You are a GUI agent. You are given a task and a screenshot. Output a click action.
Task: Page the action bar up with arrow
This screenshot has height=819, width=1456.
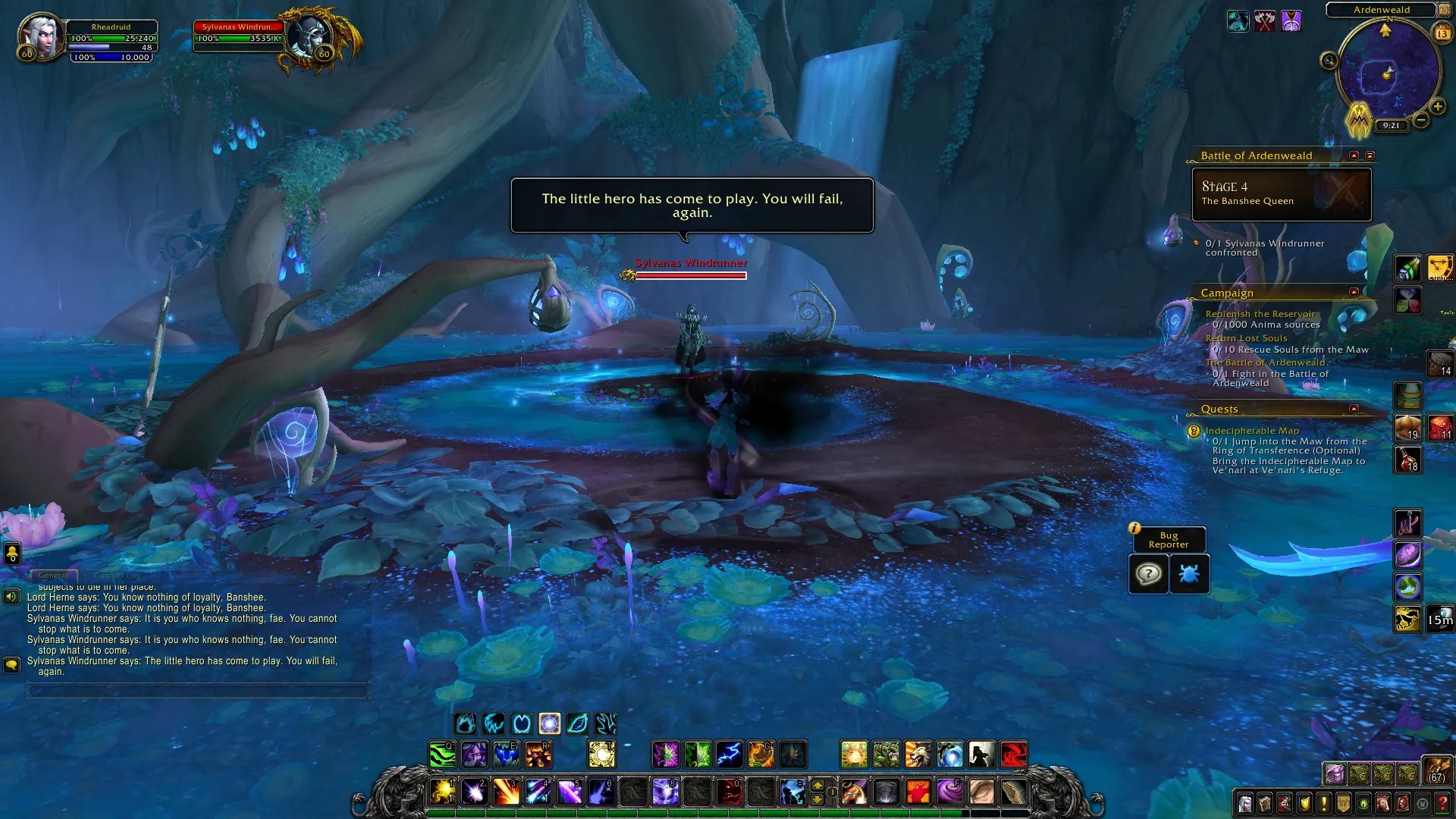point(817,785)
